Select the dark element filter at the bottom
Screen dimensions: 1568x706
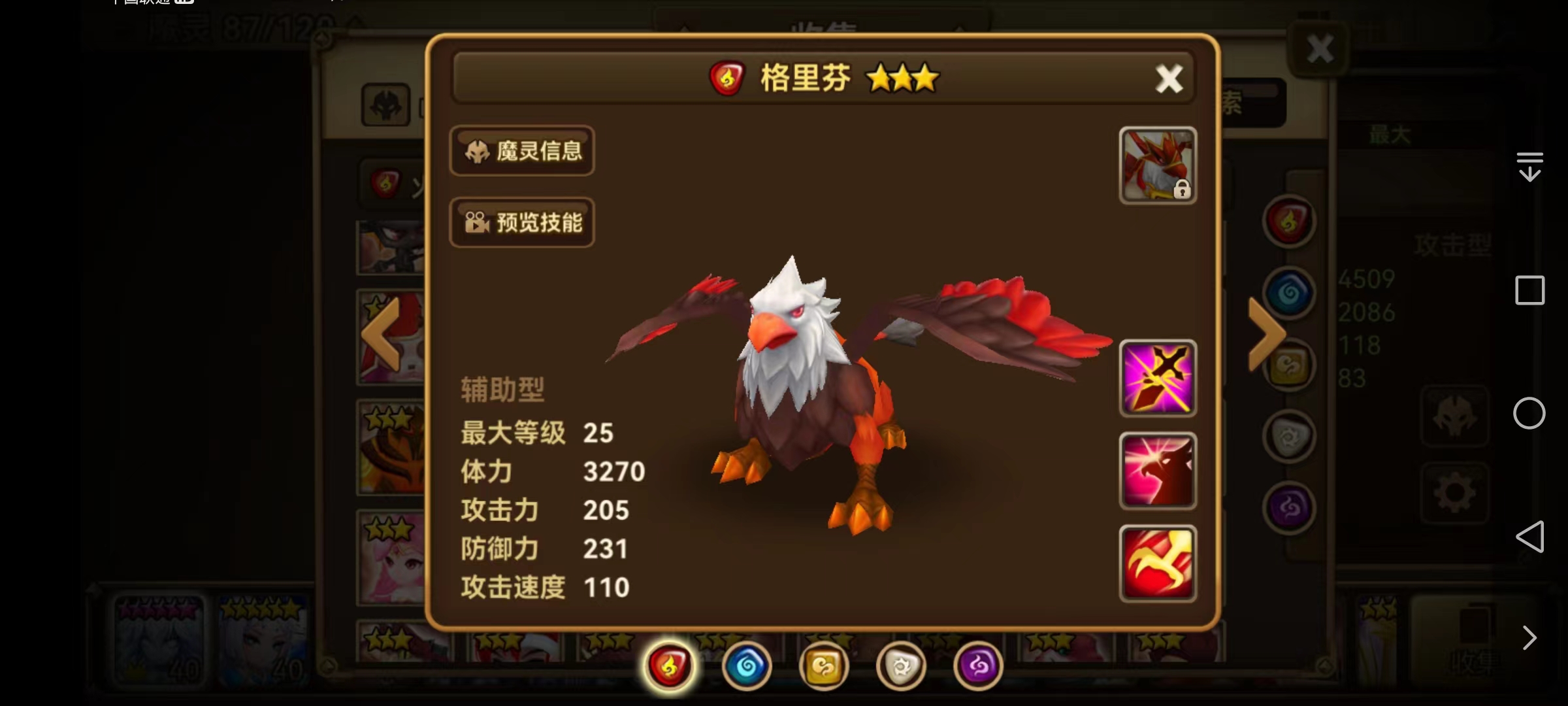[978, 665]
